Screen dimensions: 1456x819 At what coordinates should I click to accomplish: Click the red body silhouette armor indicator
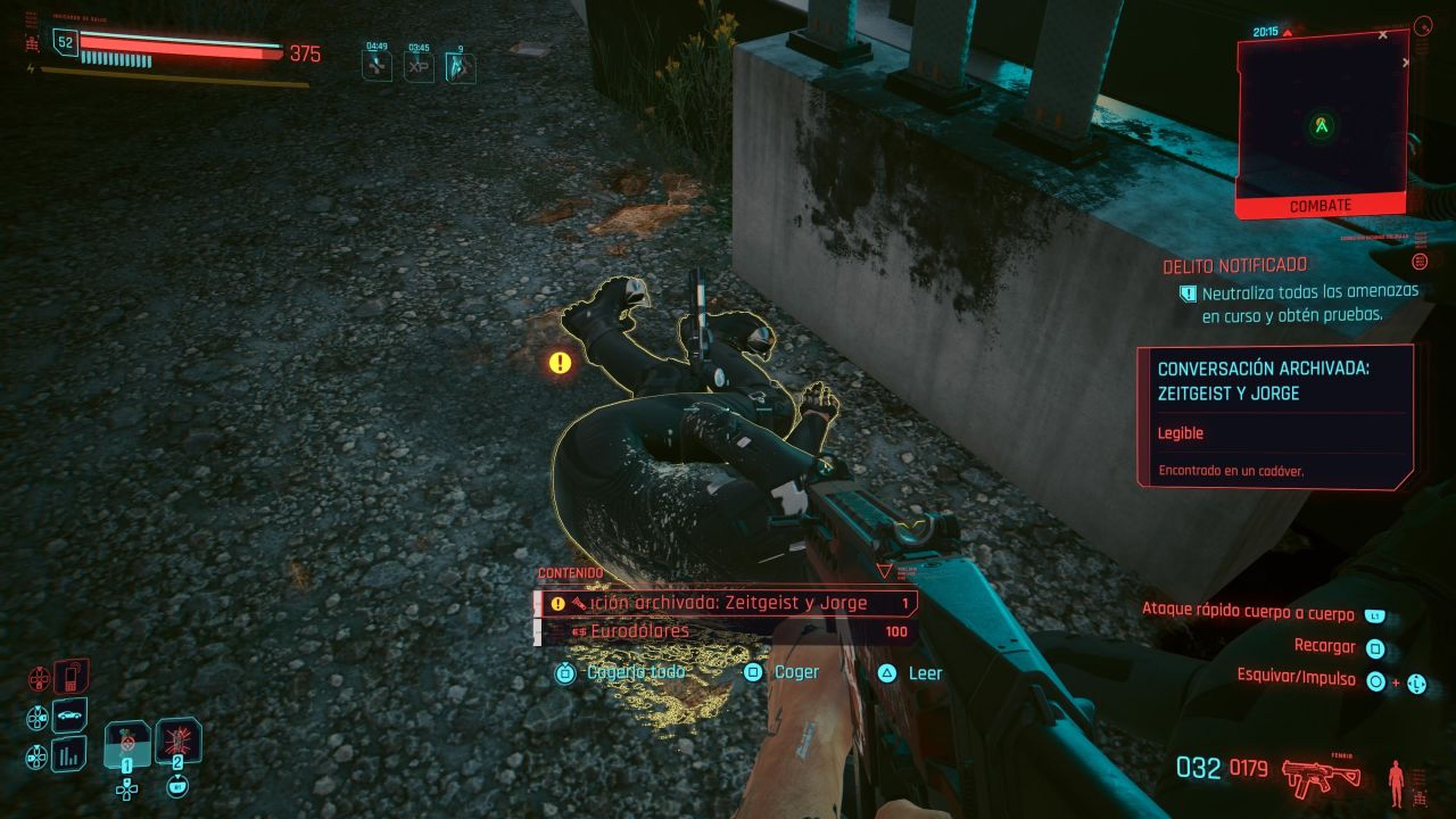pos(1395,783)
